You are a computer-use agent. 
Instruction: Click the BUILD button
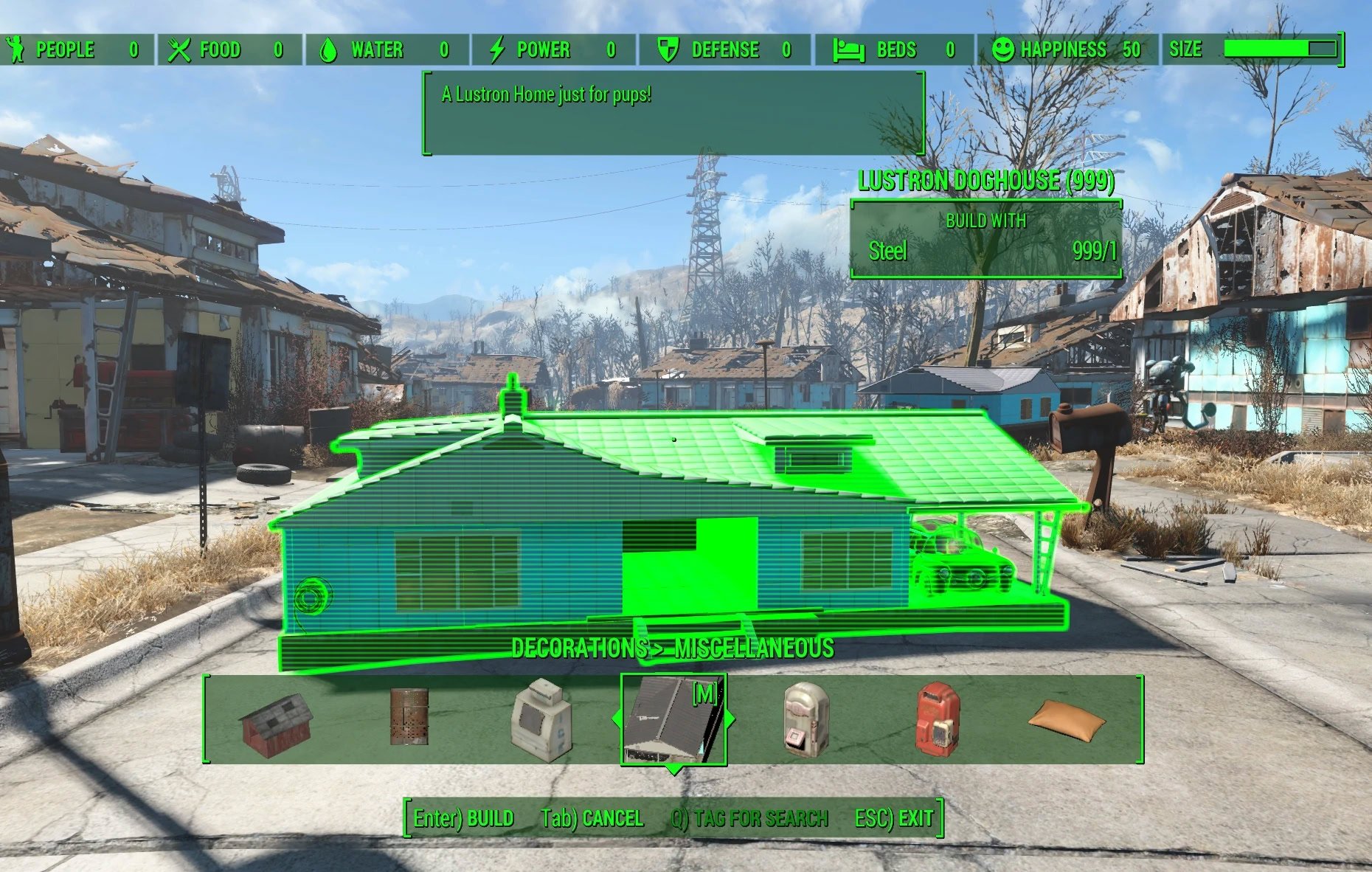[x=464, y=818]
